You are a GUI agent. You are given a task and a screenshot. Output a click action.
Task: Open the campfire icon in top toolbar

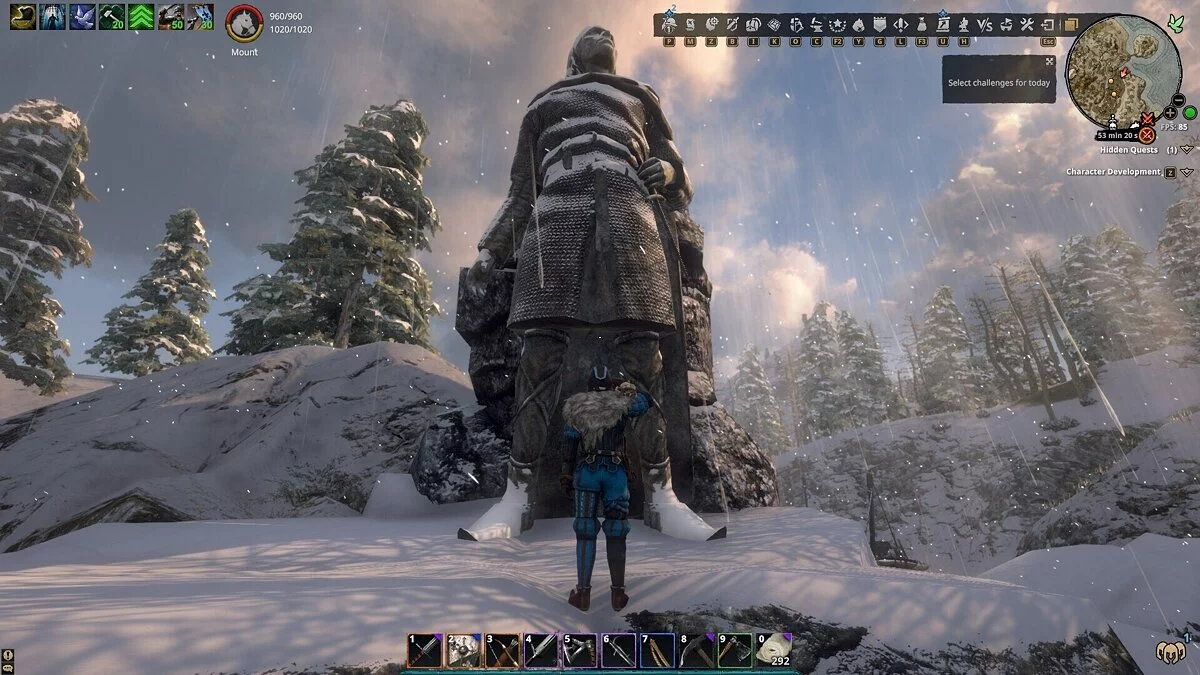(x=858, y=23)
